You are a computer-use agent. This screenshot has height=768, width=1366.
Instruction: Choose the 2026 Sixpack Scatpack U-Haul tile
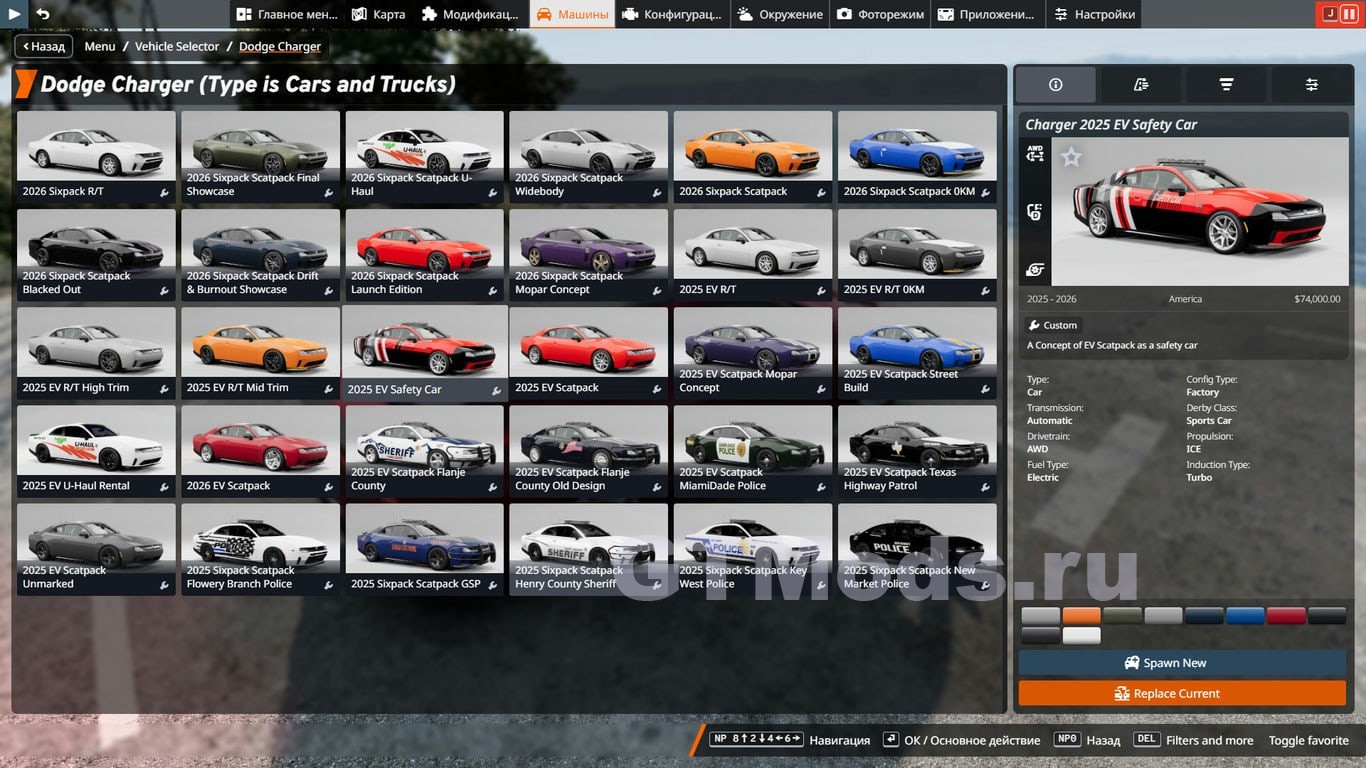[424, 156]
